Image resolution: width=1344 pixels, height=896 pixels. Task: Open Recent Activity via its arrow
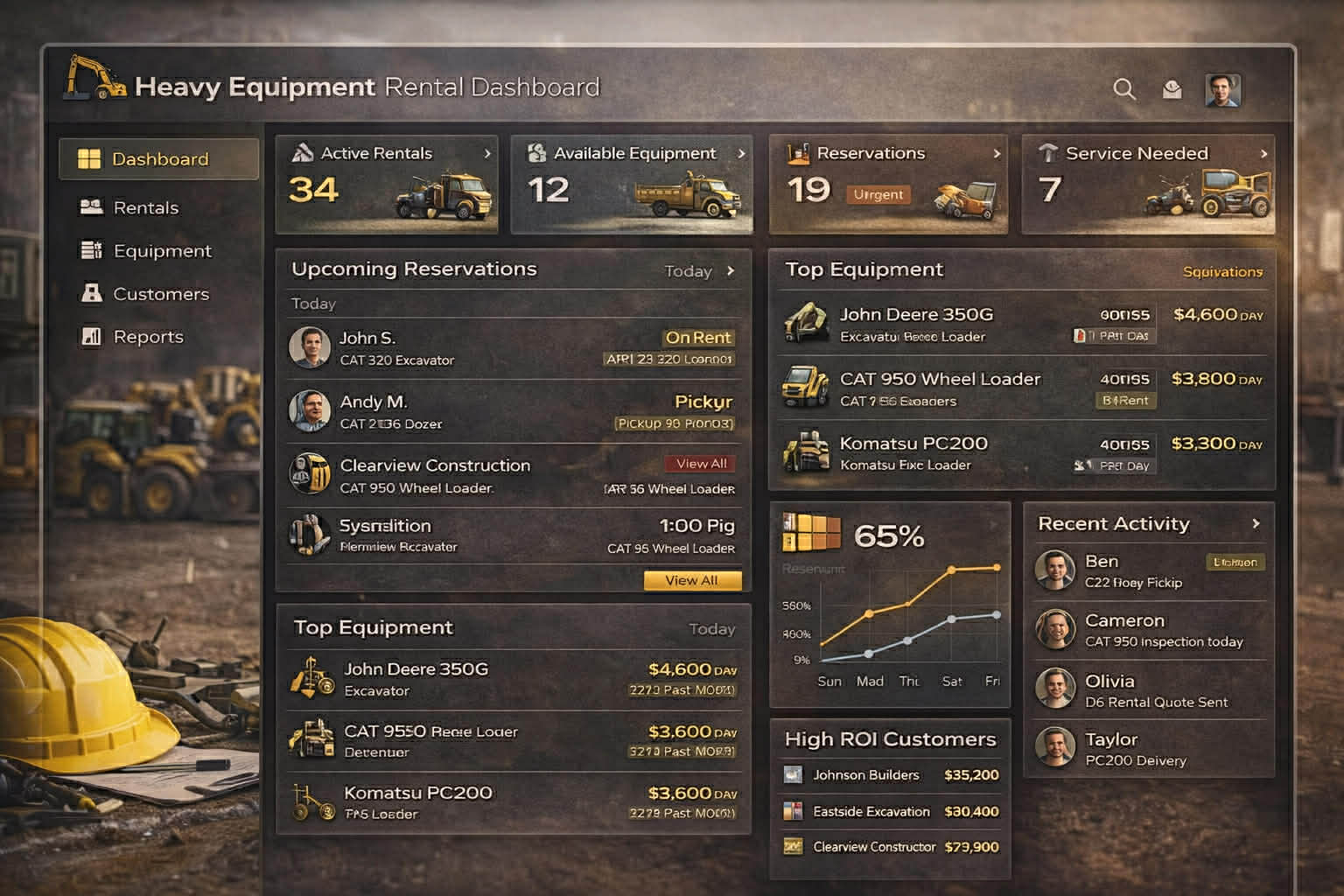coord(1257,523)
